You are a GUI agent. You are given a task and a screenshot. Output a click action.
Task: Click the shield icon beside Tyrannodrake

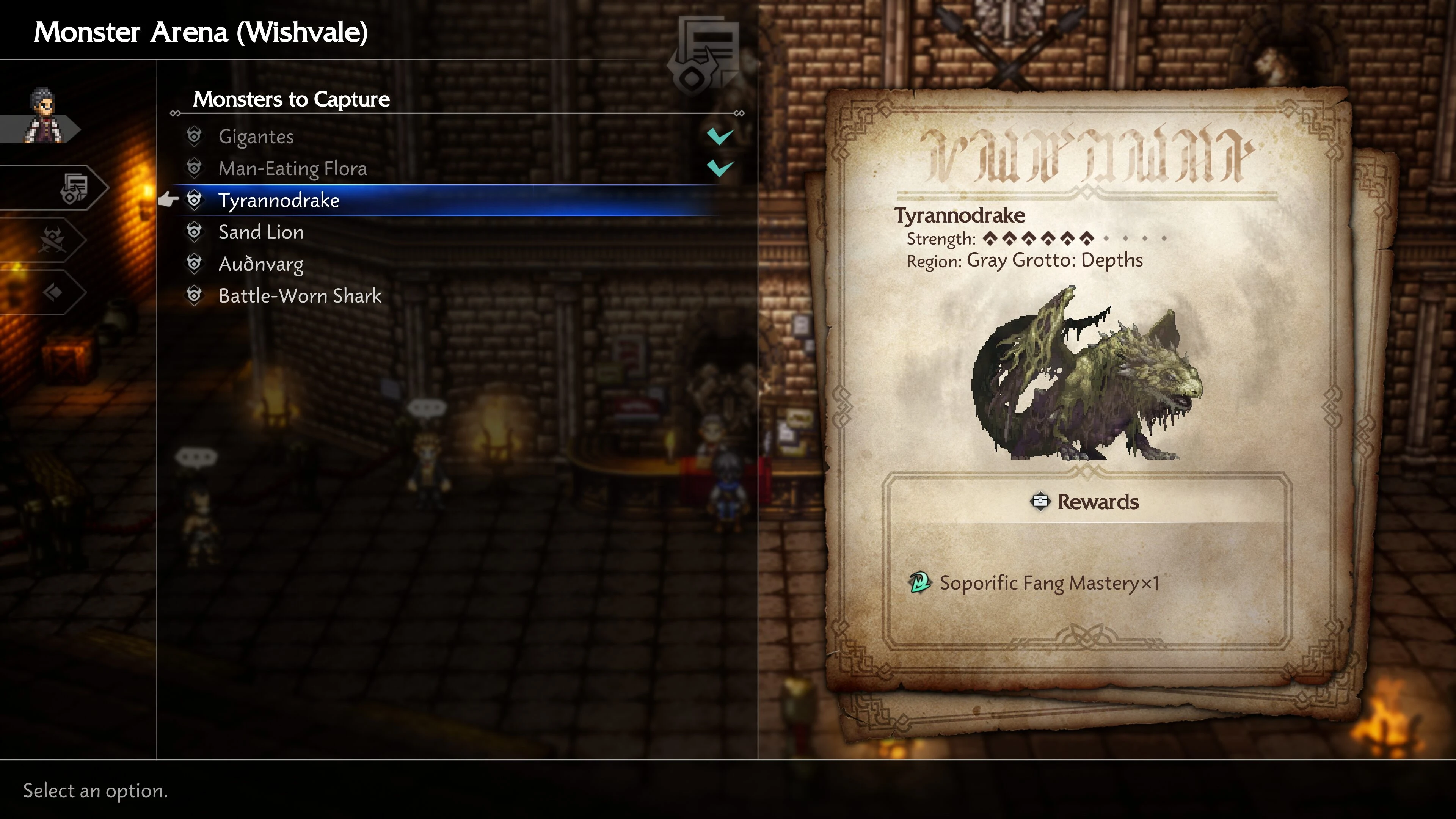pyautogui.click(x=195, y=200)
